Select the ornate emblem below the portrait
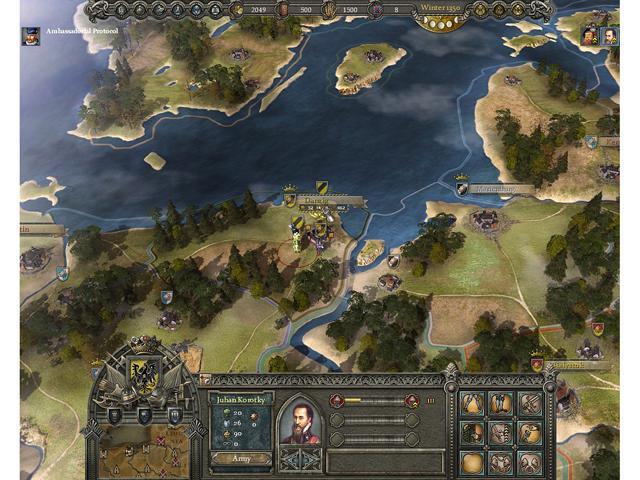Viewport: 640px width, 480px height. pyautogui.click(x=298, y=457)
